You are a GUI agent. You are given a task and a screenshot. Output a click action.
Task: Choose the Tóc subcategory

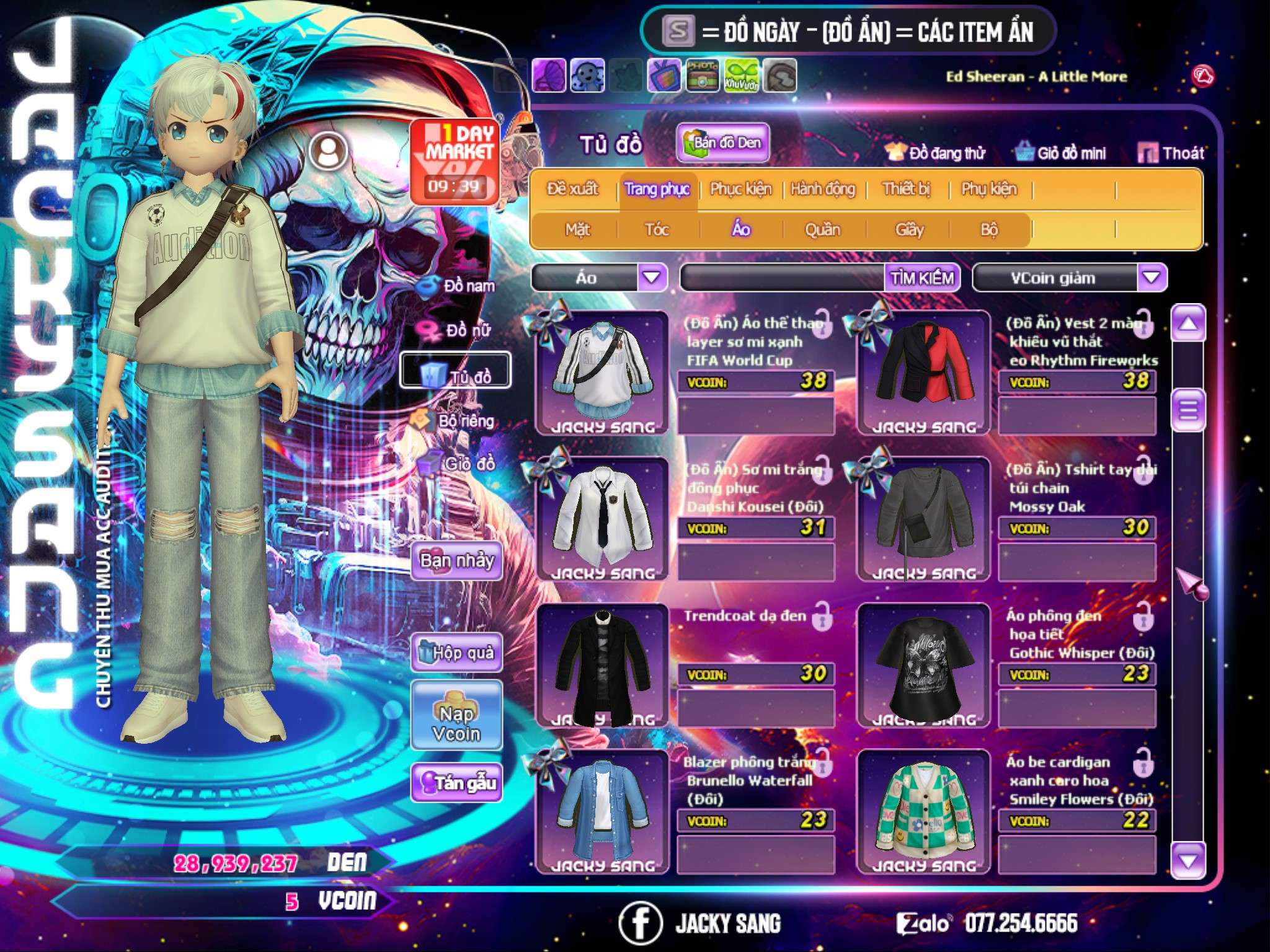click(657, 230)
